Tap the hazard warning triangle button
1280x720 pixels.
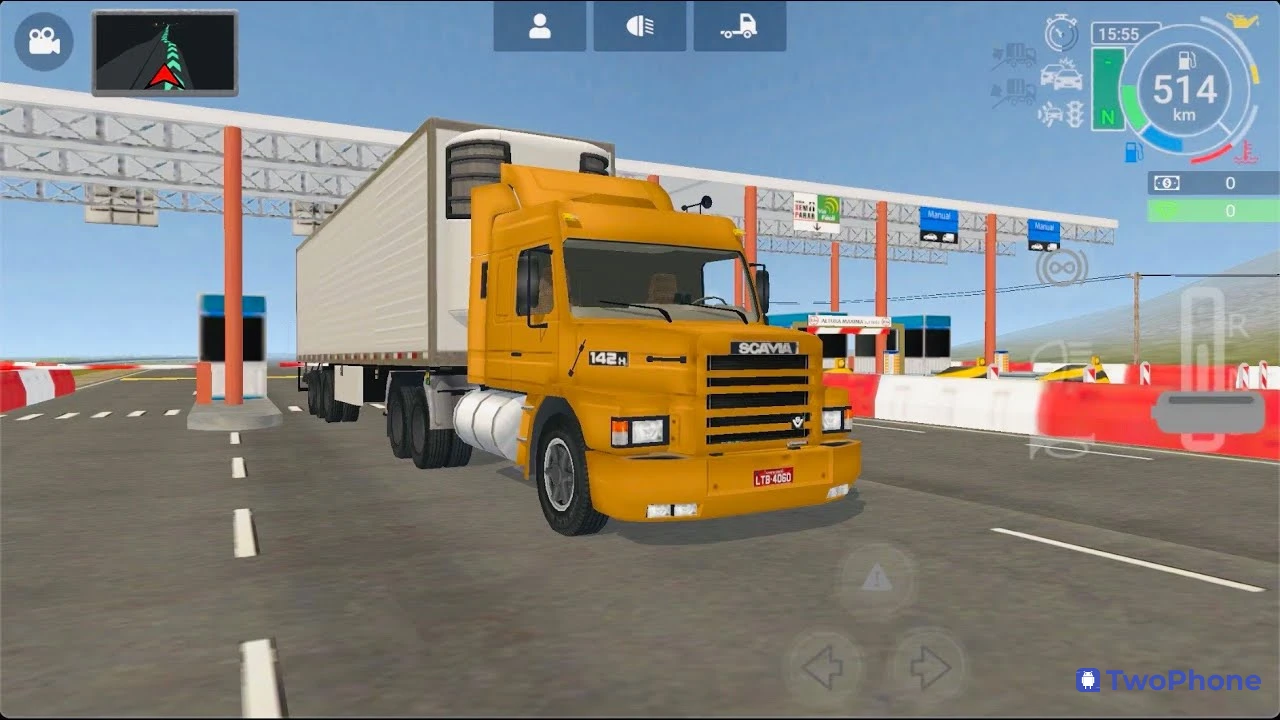coord(877,578)
